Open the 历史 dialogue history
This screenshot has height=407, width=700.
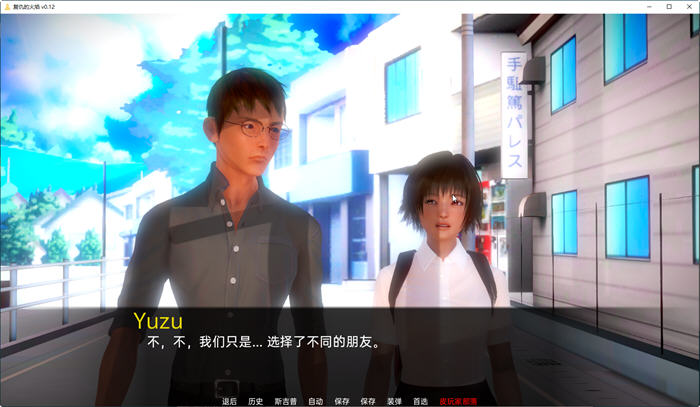tap(256, 401)
